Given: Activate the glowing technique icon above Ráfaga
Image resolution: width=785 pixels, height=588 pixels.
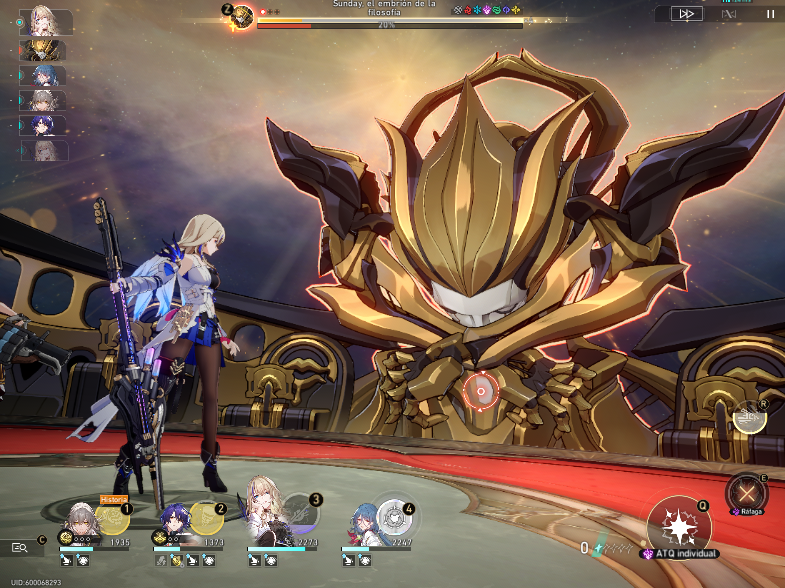Looking at the screenshot, I should pos(749,417).
